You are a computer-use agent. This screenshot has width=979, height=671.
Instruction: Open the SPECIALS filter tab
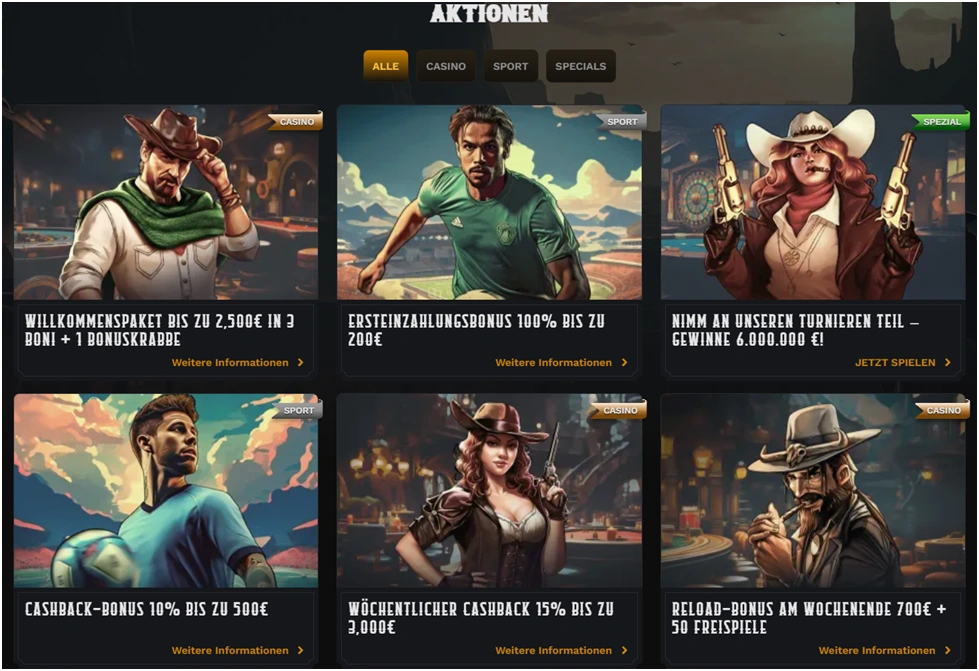click(x=581, y=66)
